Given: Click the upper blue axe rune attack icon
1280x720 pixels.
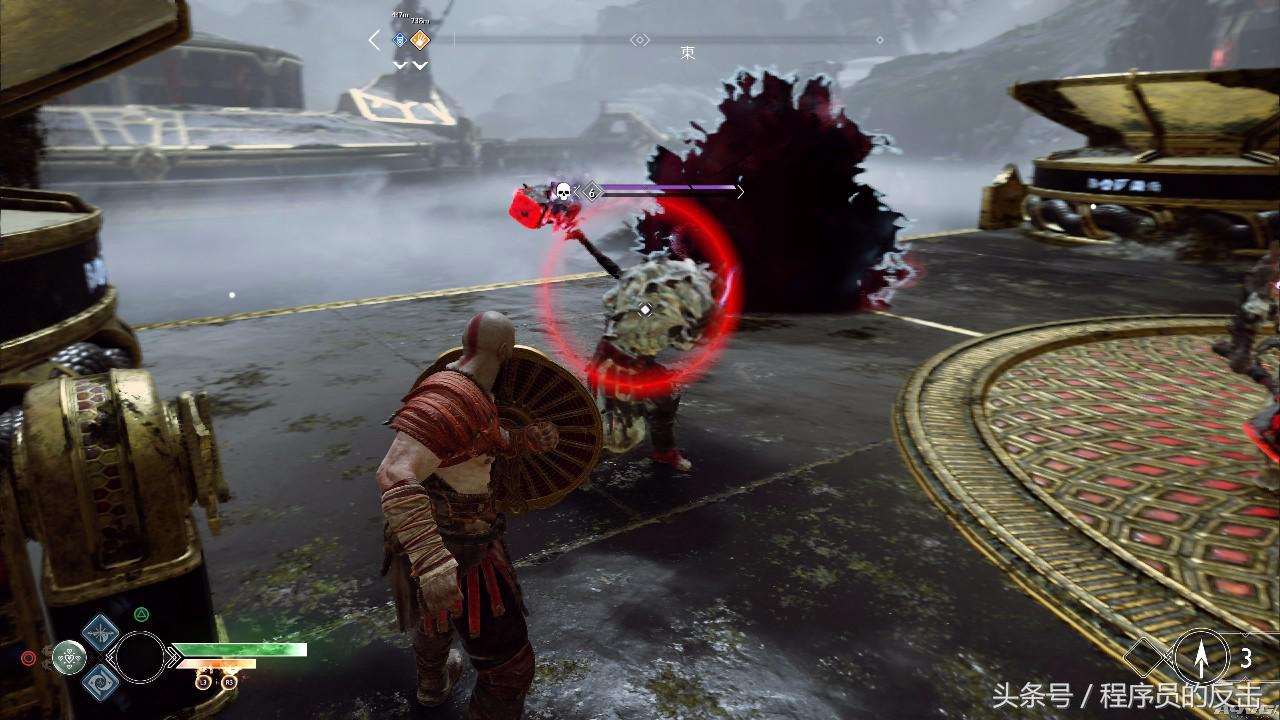Looking at the screenshot, I should pos(99,634).
